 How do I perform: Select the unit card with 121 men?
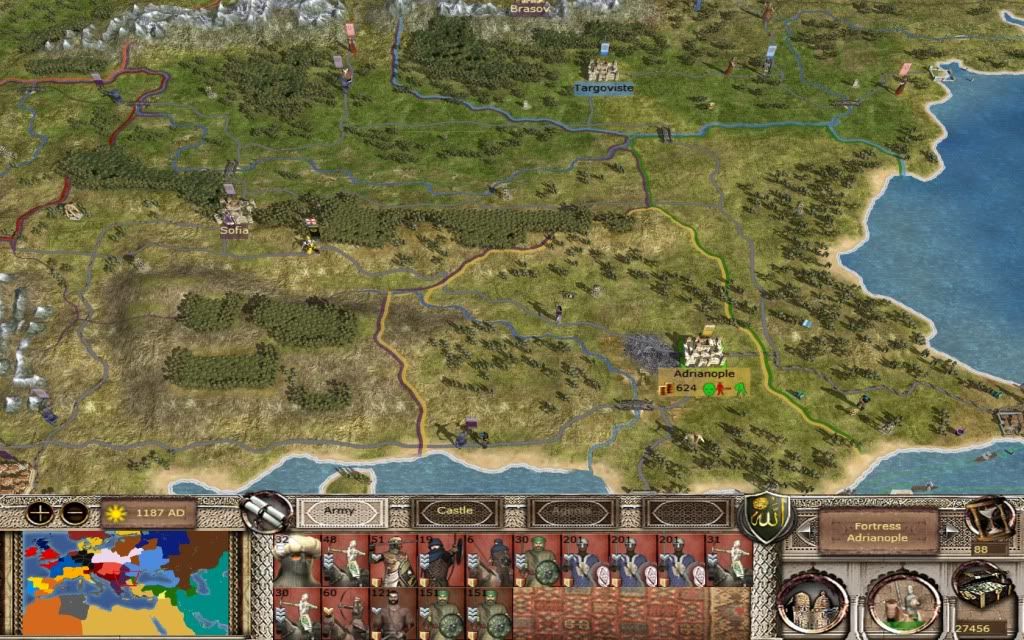(x=392, y=613)
